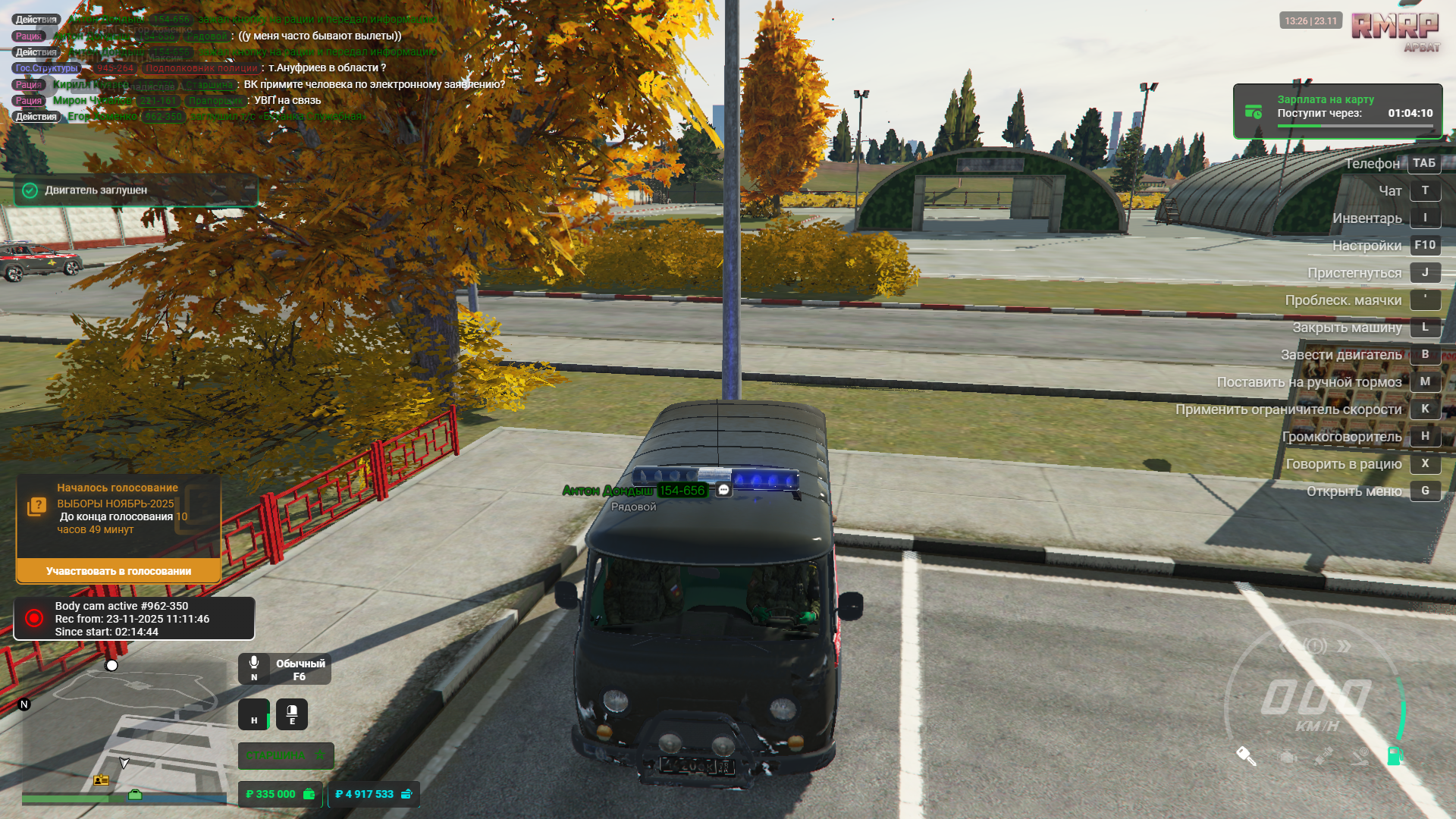Click the engine warning icon on the dashboard

pos(1287,756)
